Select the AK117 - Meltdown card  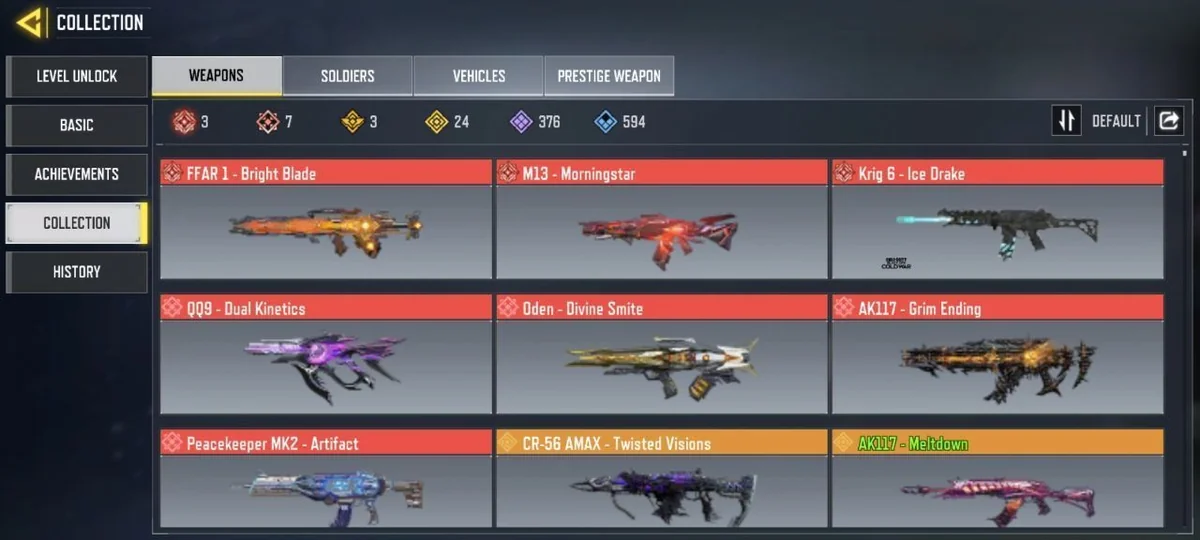pos(997,480)
